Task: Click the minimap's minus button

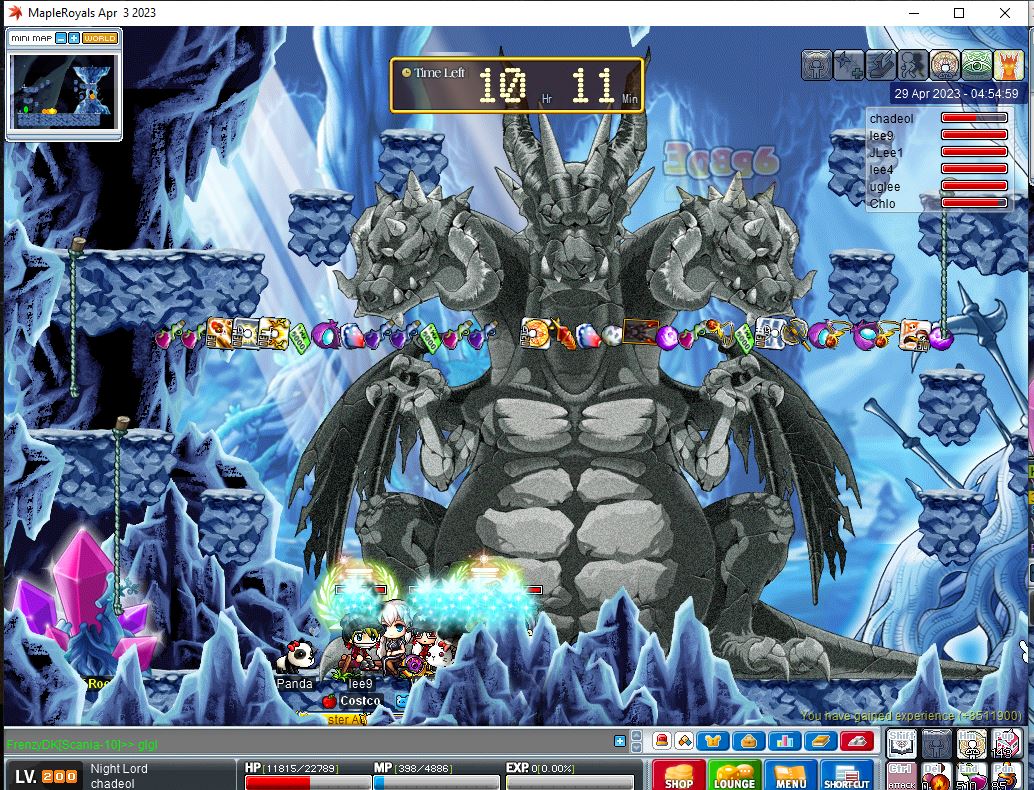Action: (61, 38)
